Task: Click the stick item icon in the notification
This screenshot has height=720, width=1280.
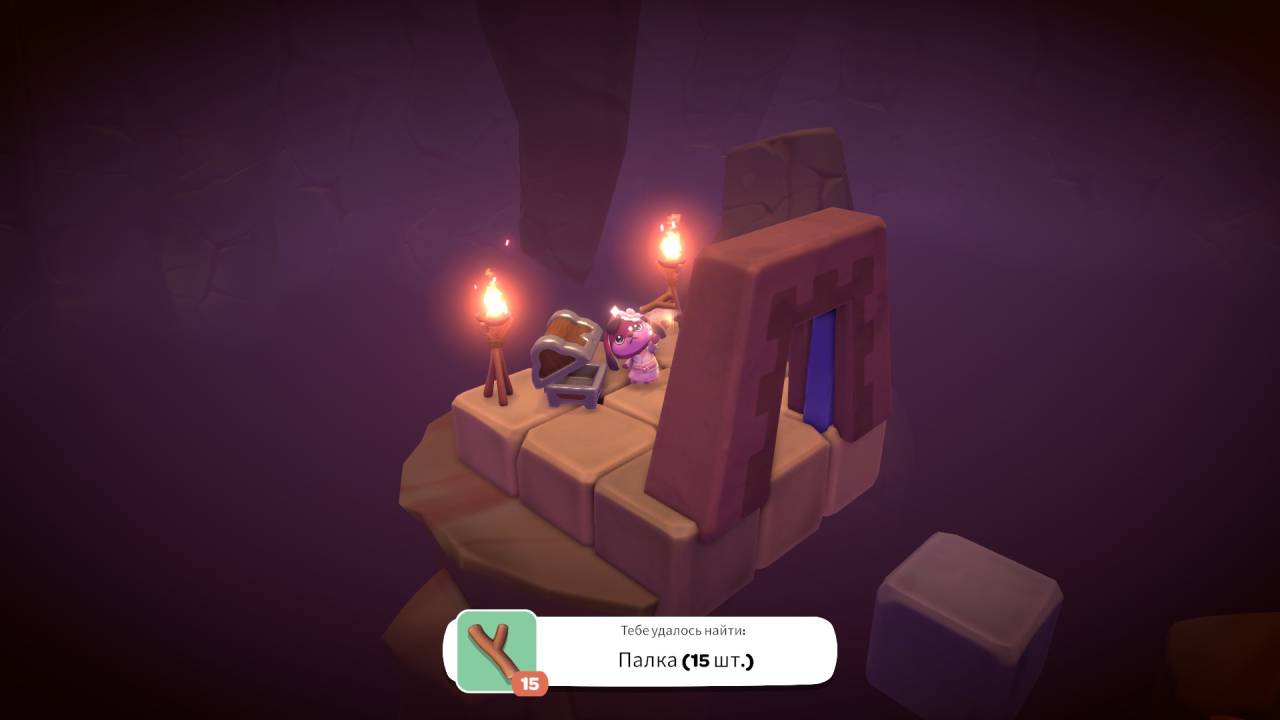Action: pyautogui.click(x=496, y=650)
